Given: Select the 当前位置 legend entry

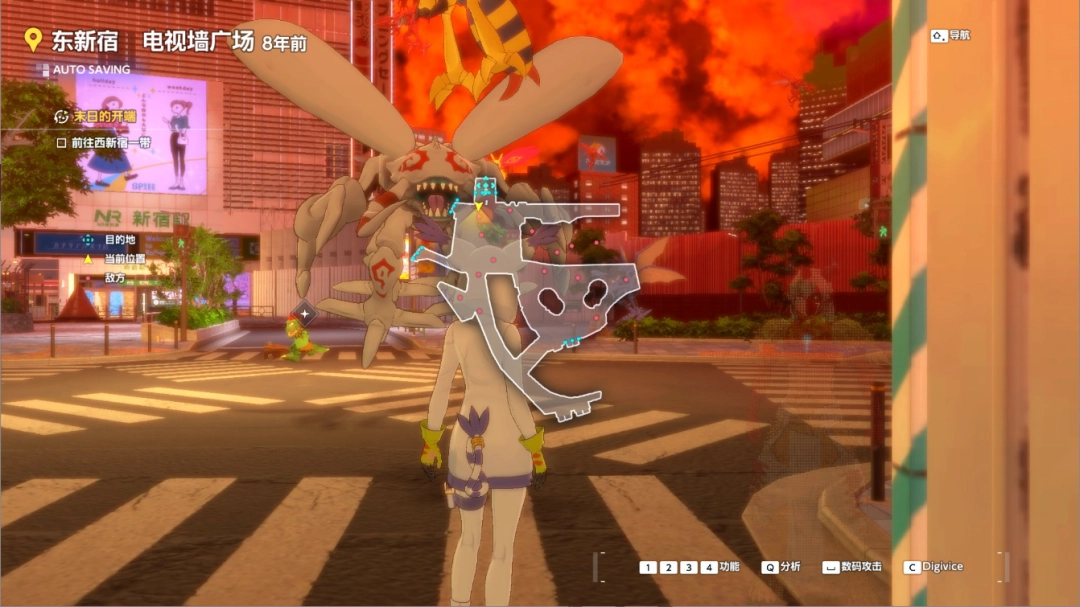Looking at the screenshot, I should 124,258.
